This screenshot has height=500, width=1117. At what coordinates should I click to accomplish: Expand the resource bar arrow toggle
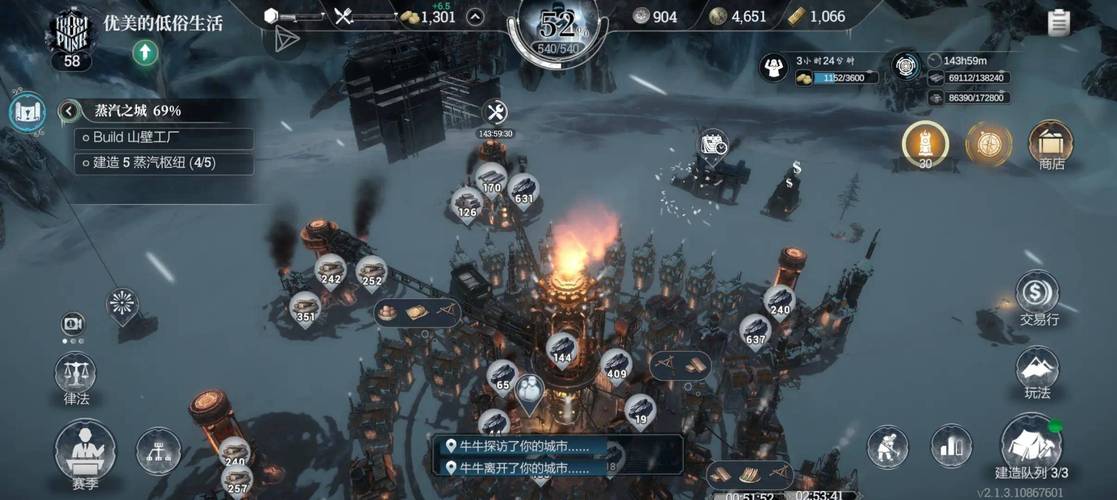click(475, 16)
